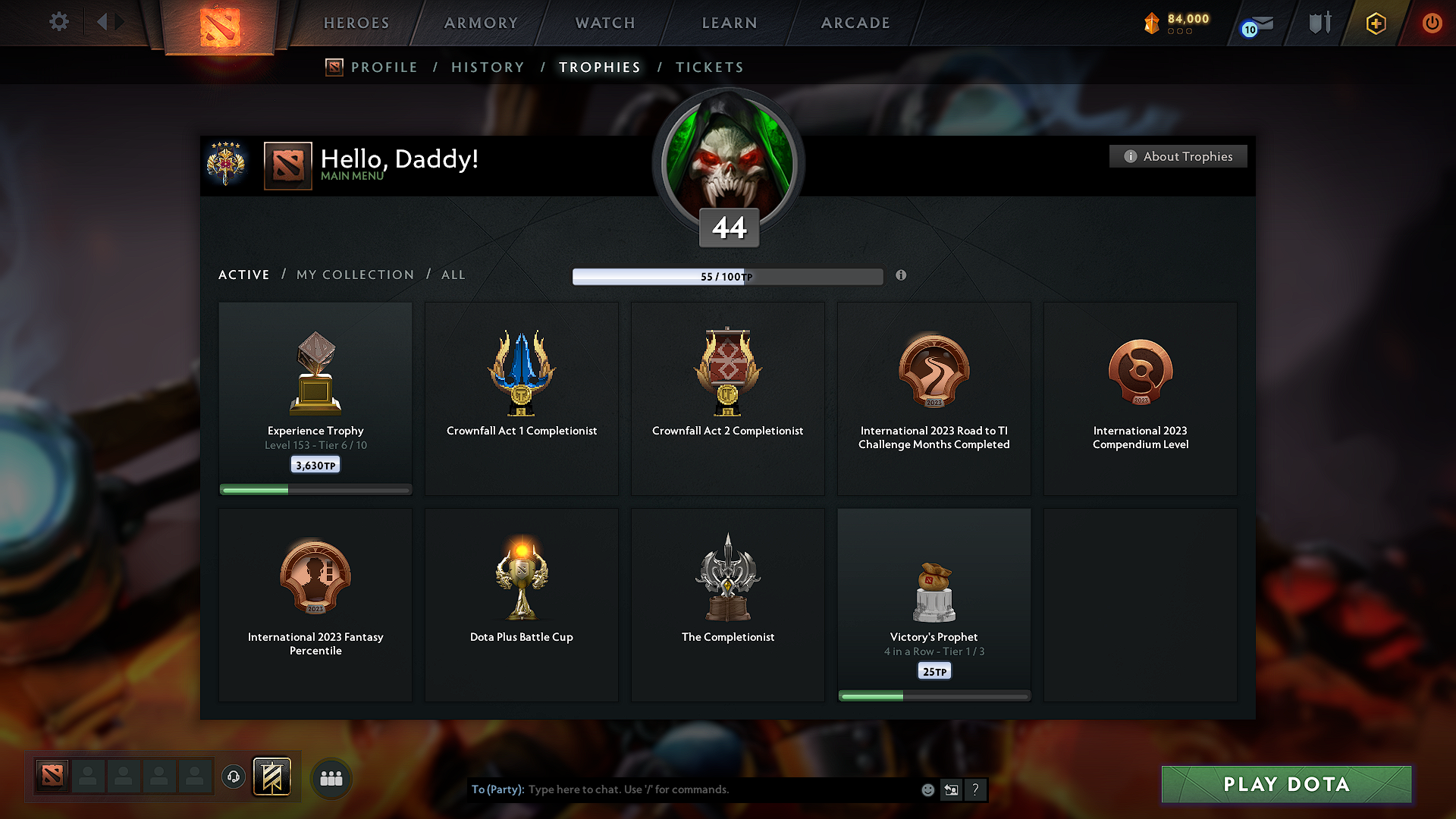The height and width of the screenshot is (819, 1456).
Task: Select the gold Dota Plus hexagon icon
Action: tap(1375, 23)
